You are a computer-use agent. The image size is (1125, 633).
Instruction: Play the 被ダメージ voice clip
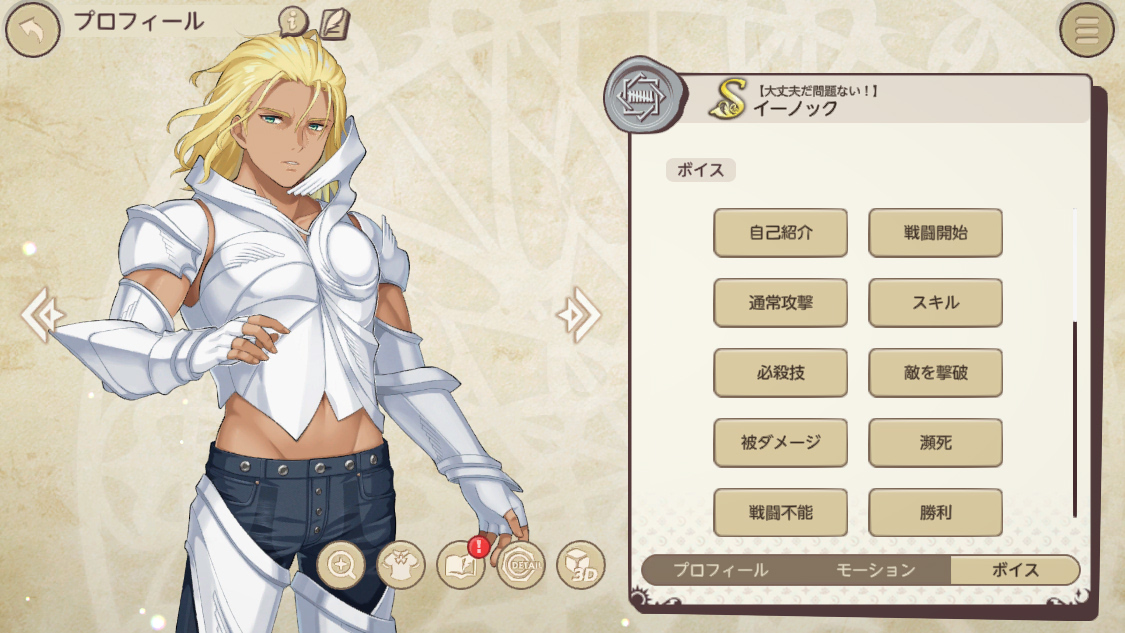coord(780,443)
